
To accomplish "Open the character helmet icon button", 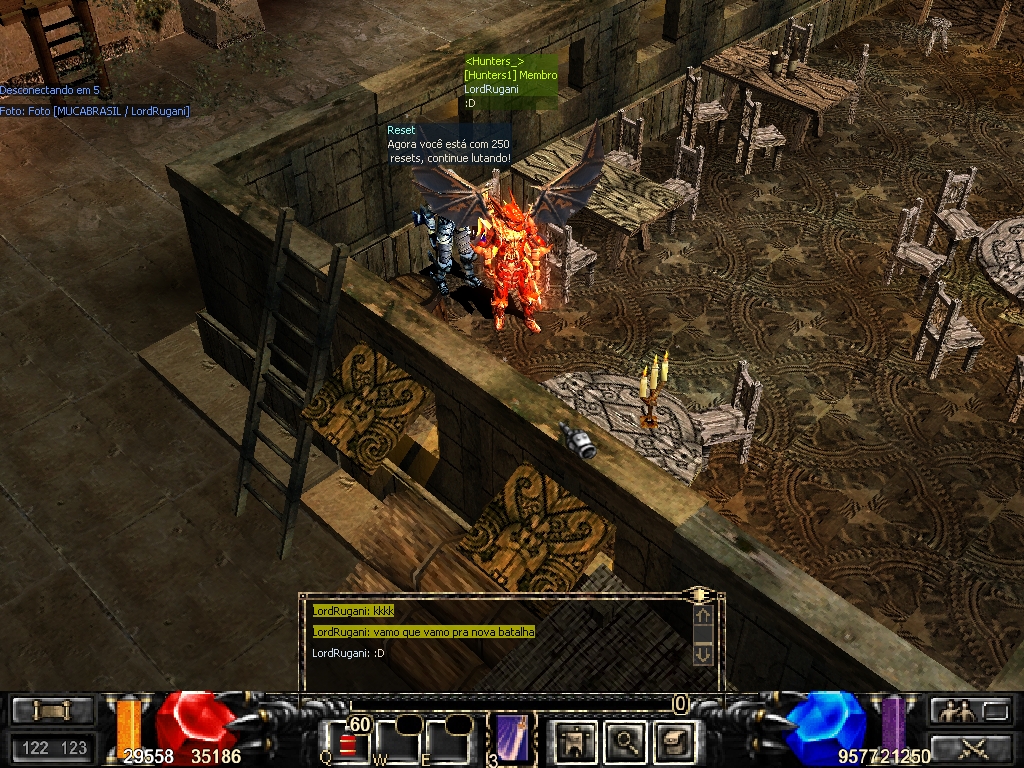I will [577, 741].
